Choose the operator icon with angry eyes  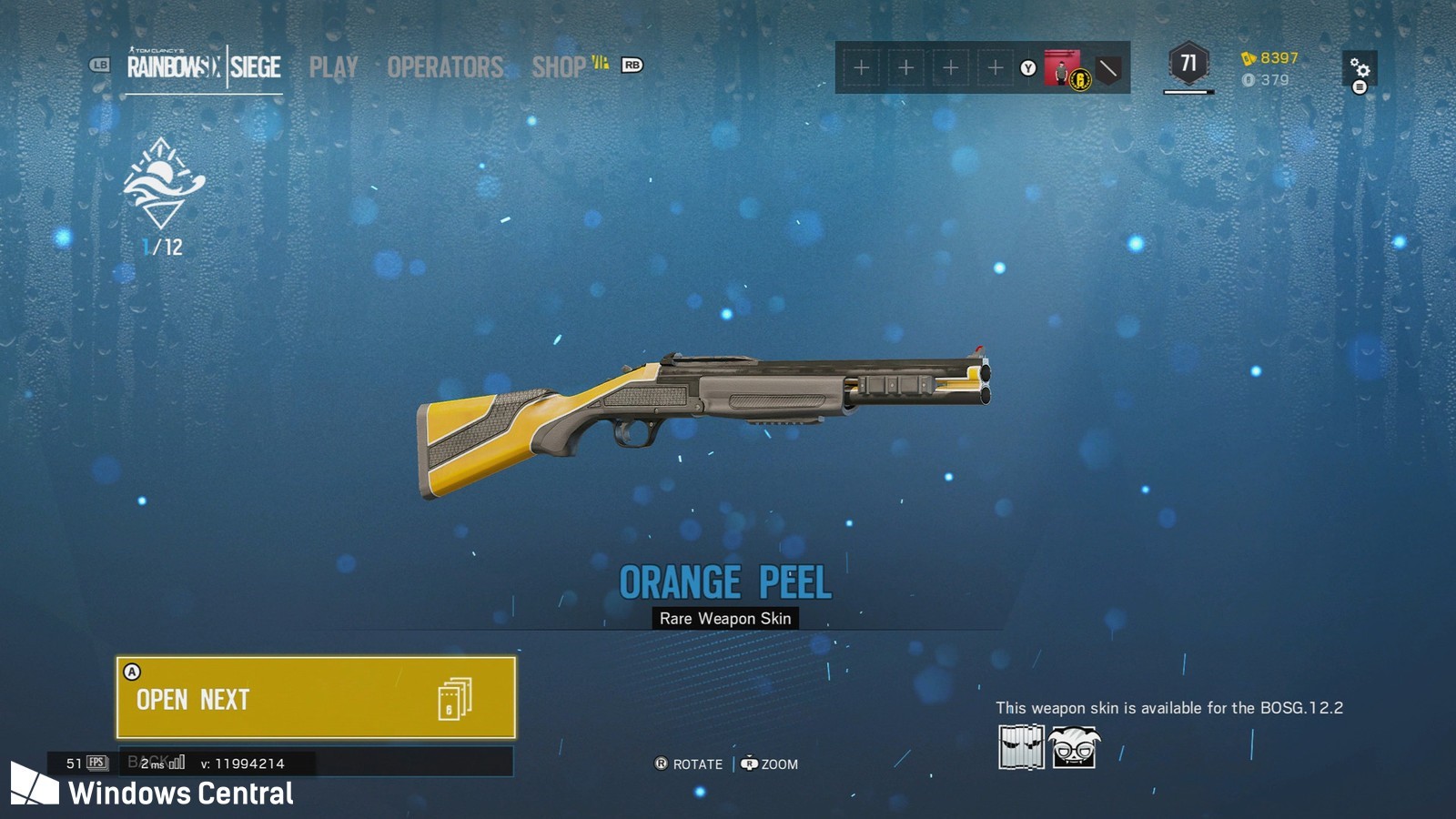tap(1021, 747)
